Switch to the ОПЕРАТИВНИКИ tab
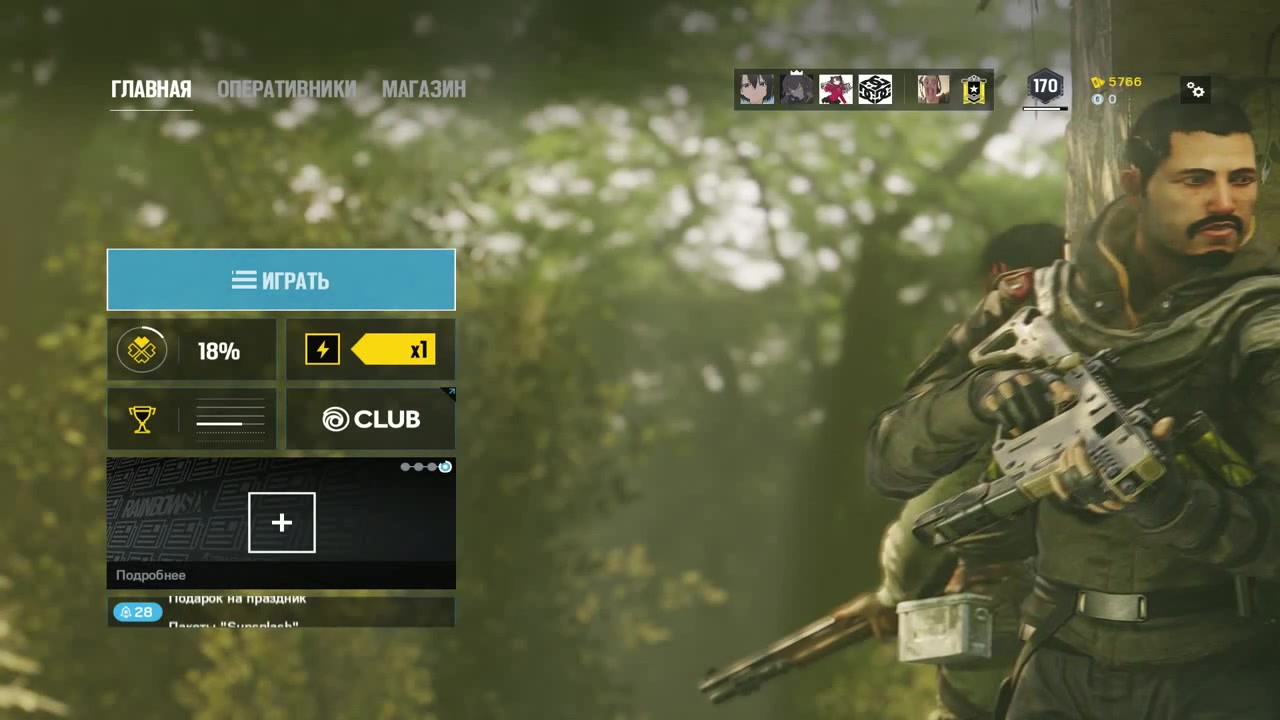Screen dimensions: 1280x720 tap(287, 89)
